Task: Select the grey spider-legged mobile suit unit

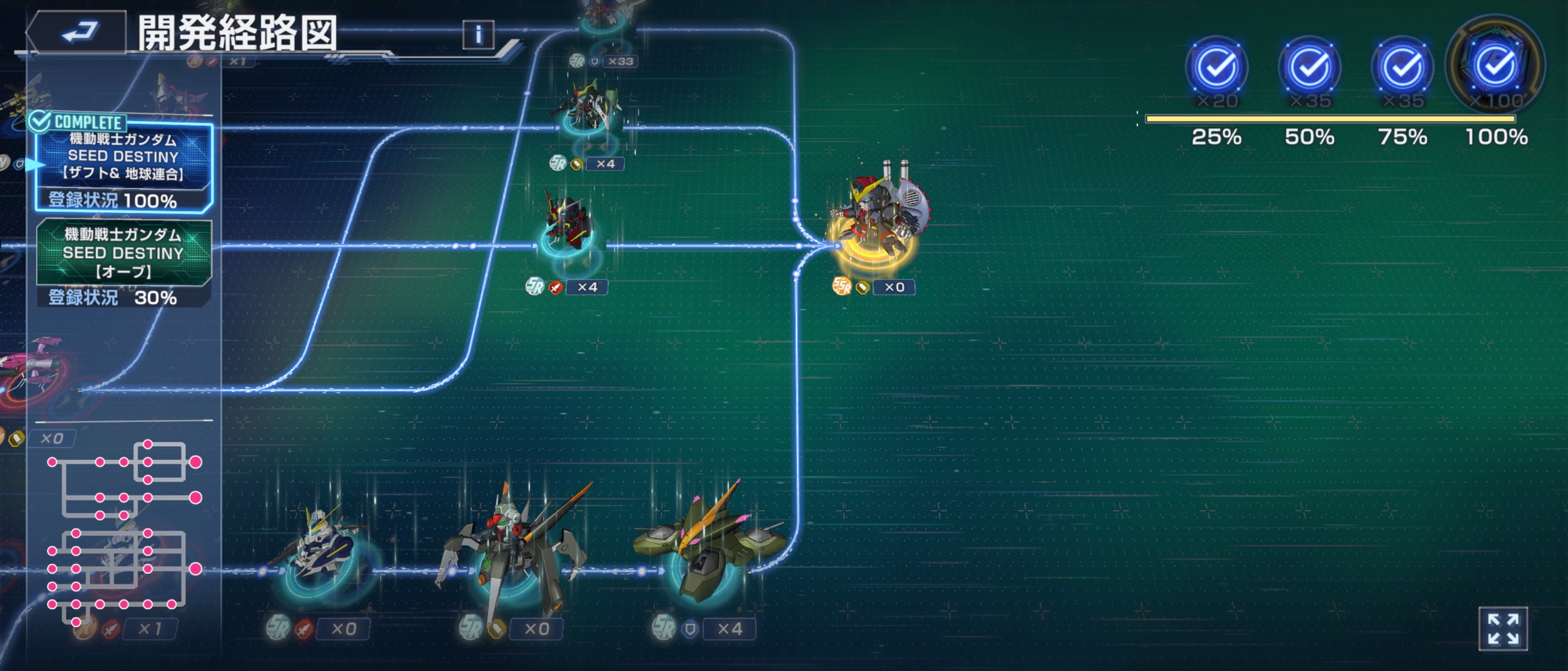Action: (510, 550)
